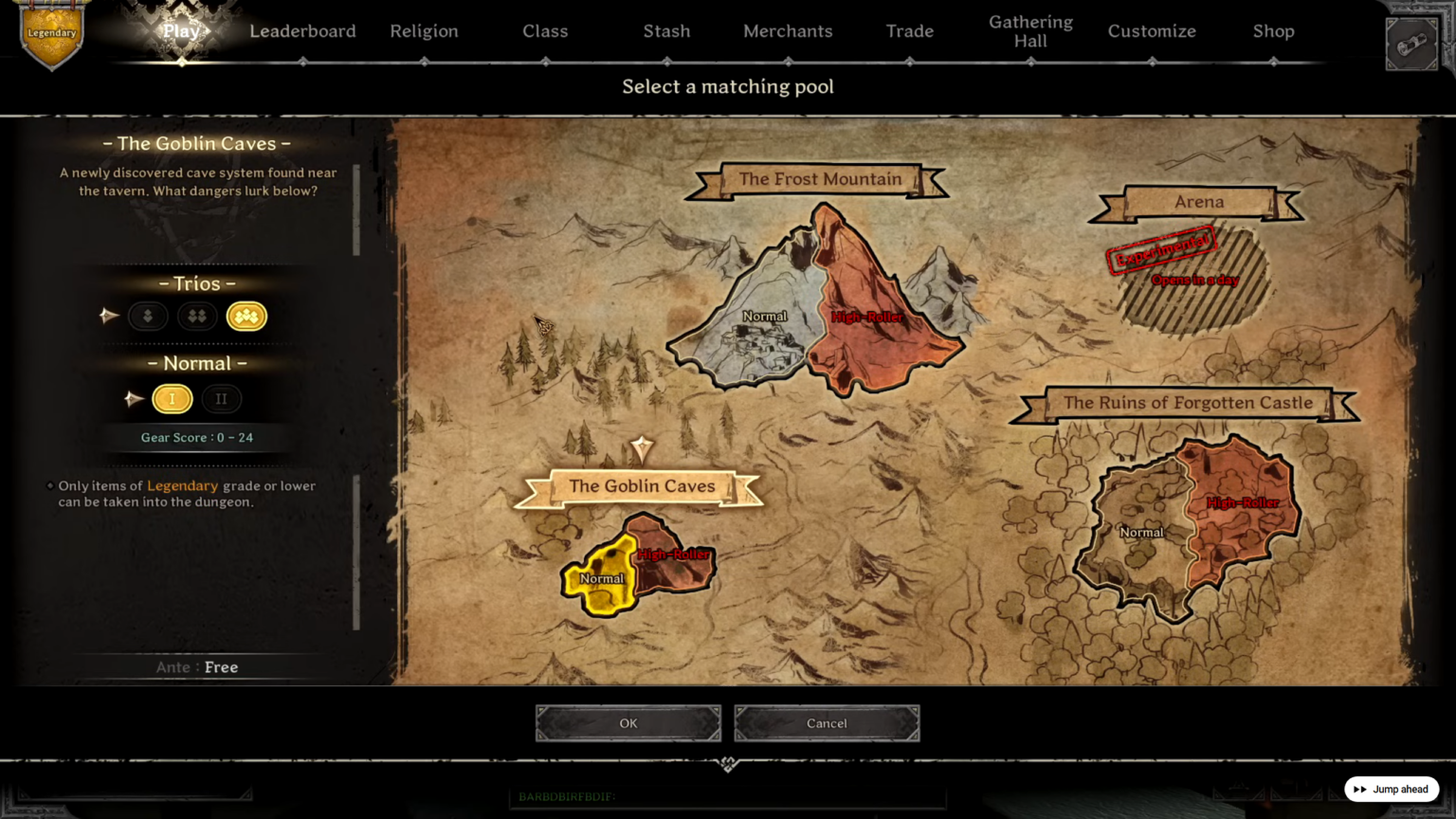Image resolution: width=1456 pixels, height=819 pixels.
Task: Expand the arrow beside the Normal section
Action: pos(134,398)
